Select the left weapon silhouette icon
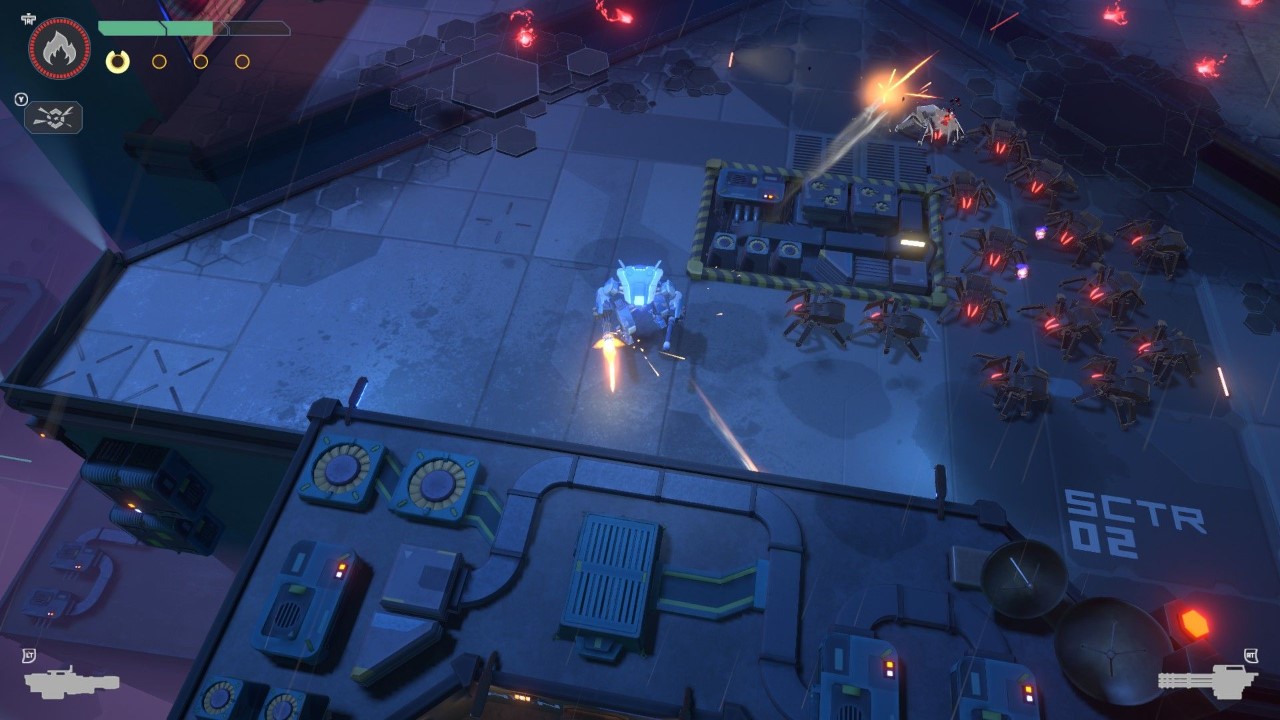Screen dimensions: 1280x720 point(71,682)
